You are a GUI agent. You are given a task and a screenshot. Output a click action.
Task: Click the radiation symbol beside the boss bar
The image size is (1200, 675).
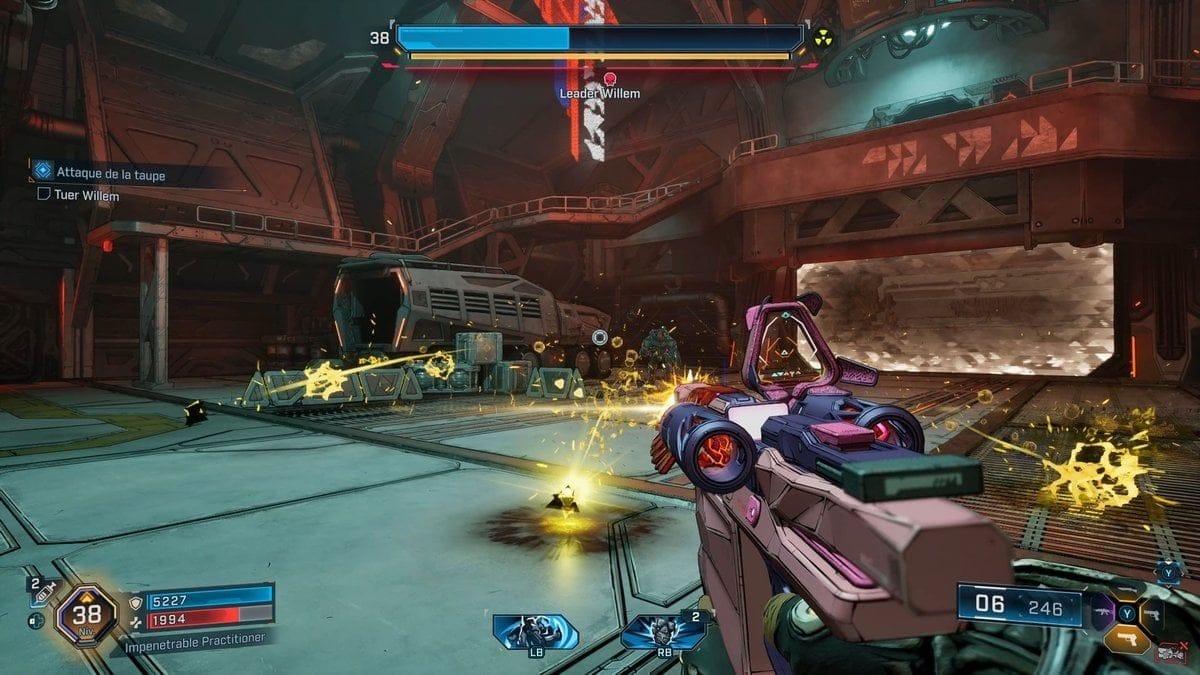pos(824,38)
